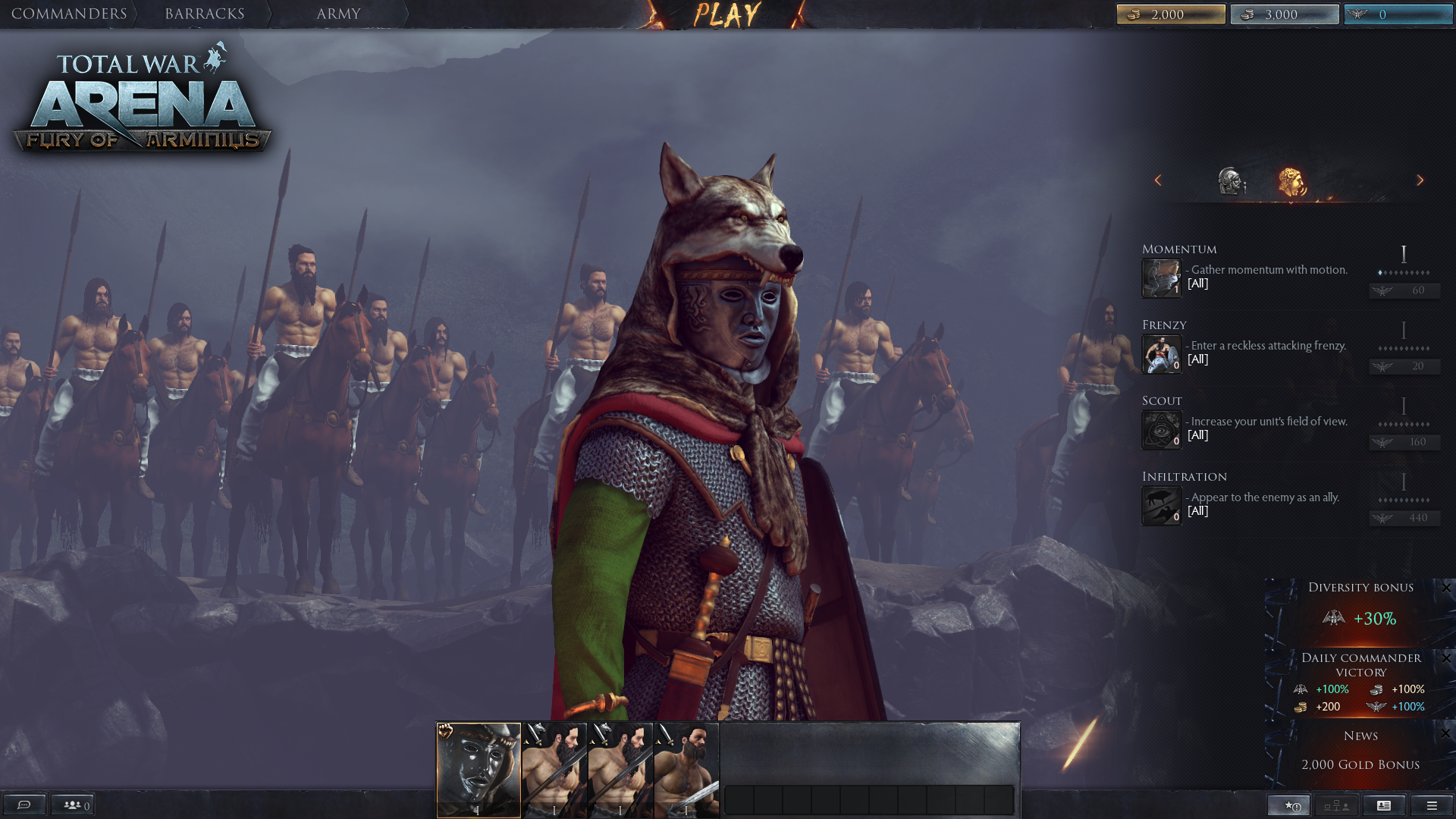The image size is (1456, 819).
Task: Click the Momentum ability icon
Action: point(1161,278)
